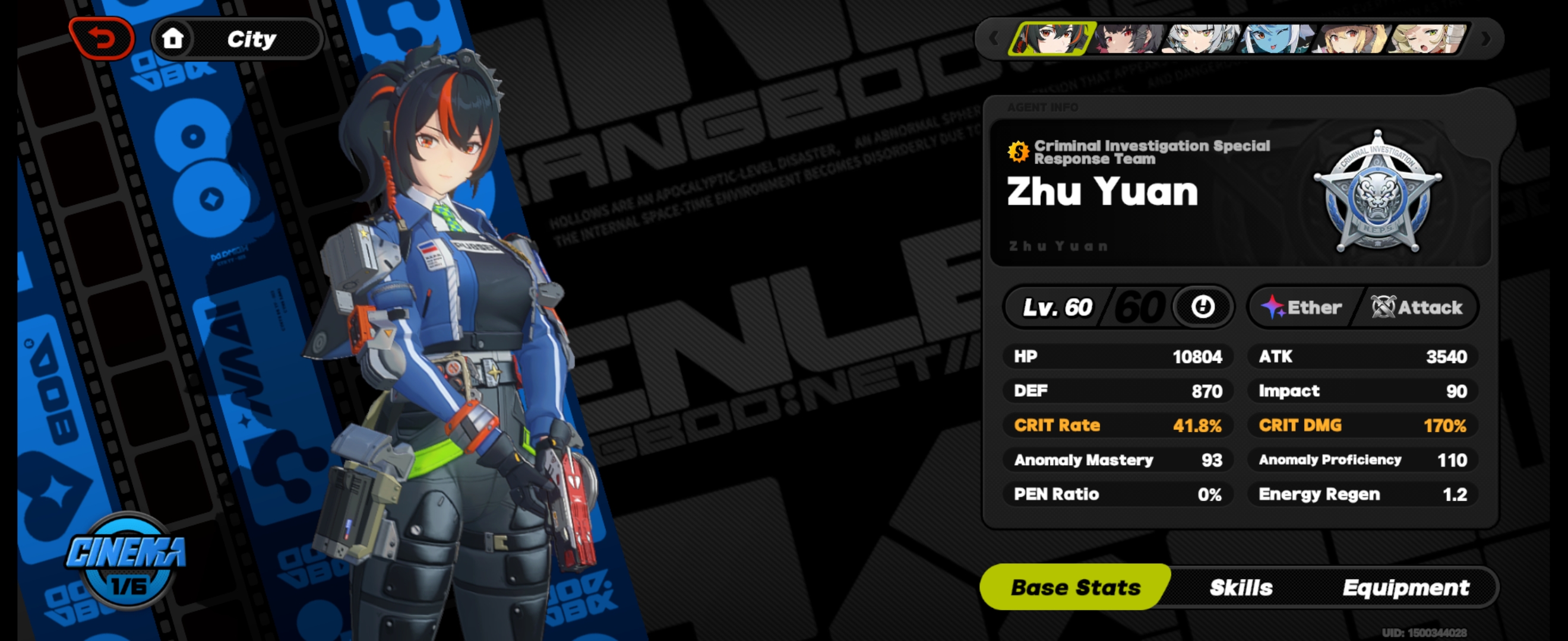Select the home icon next to City
The image size is (1568, 641).
tap(173, 38)
